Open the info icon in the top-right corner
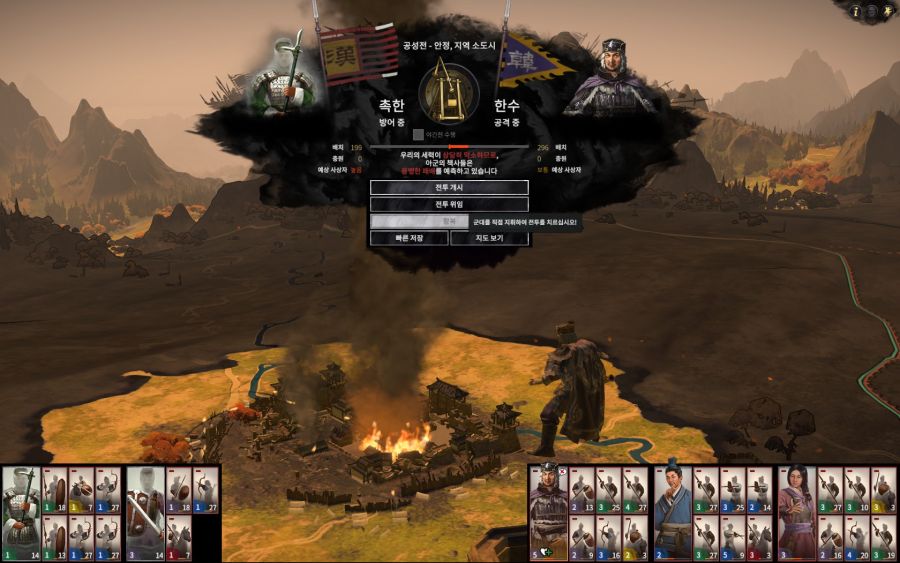900x563 pixels. coord(856,11)
